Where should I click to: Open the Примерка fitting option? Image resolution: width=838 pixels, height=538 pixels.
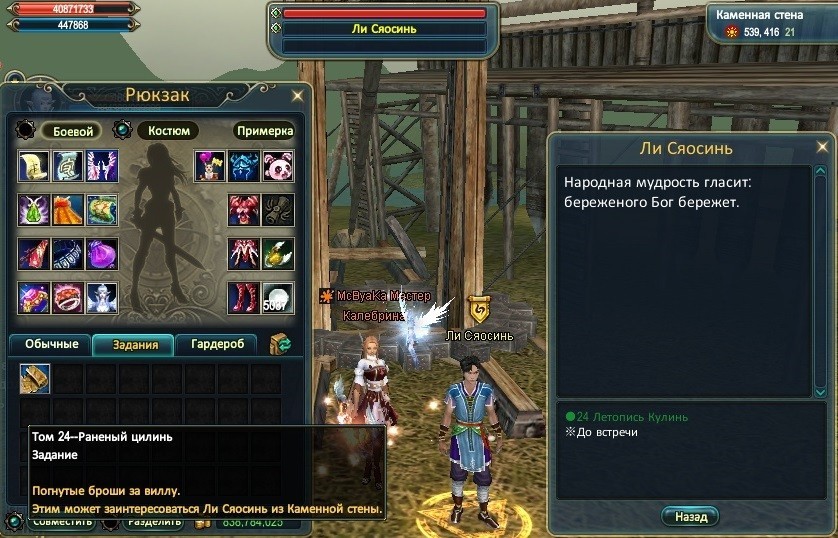[x=265, y=131]
